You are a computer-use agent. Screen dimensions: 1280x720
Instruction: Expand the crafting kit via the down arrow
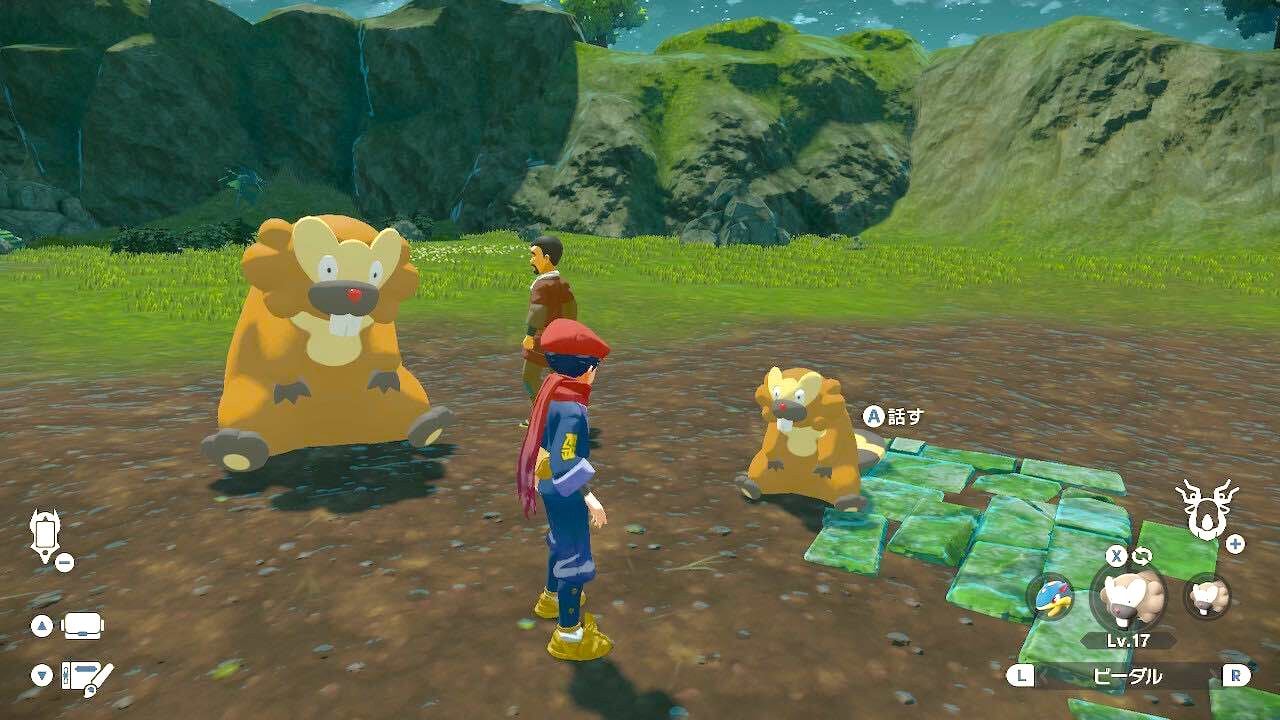[x=40, y=673]
